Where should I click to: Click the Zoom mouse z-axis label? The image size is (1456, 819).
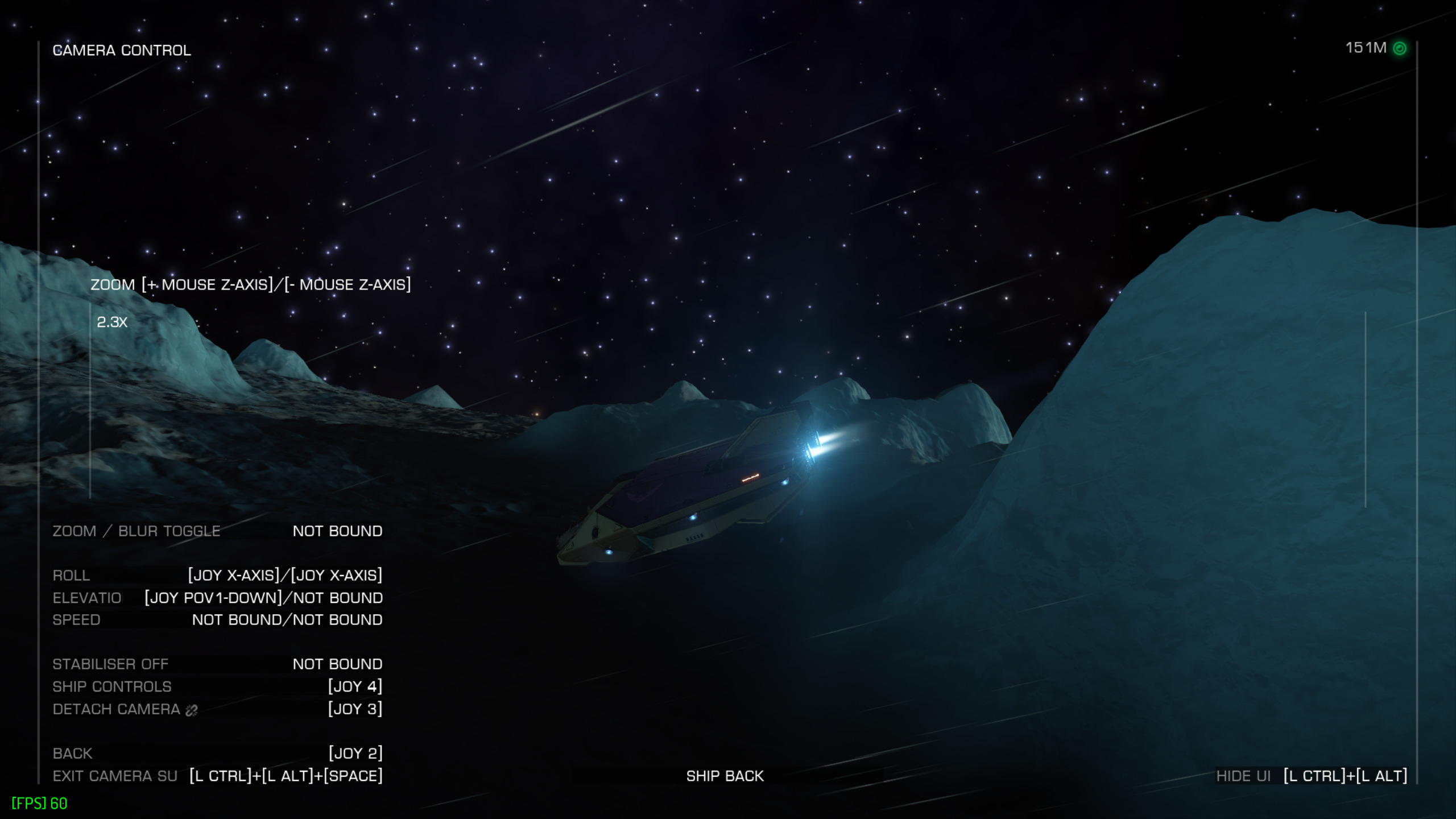coord(250,284)
